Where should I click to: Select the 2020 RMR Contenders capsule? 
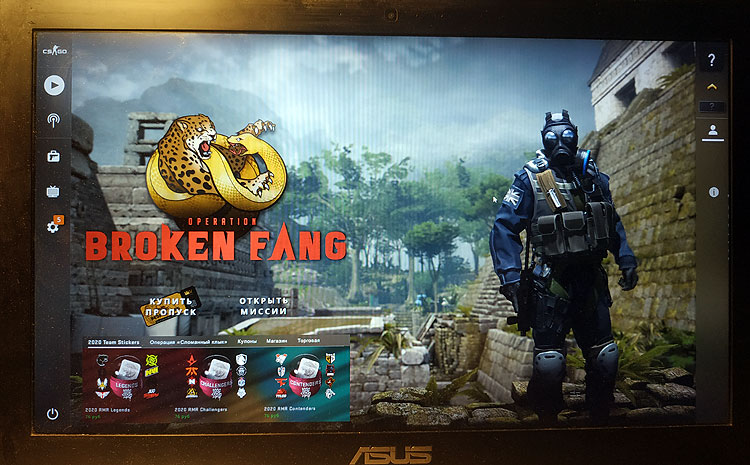(303, 380)
